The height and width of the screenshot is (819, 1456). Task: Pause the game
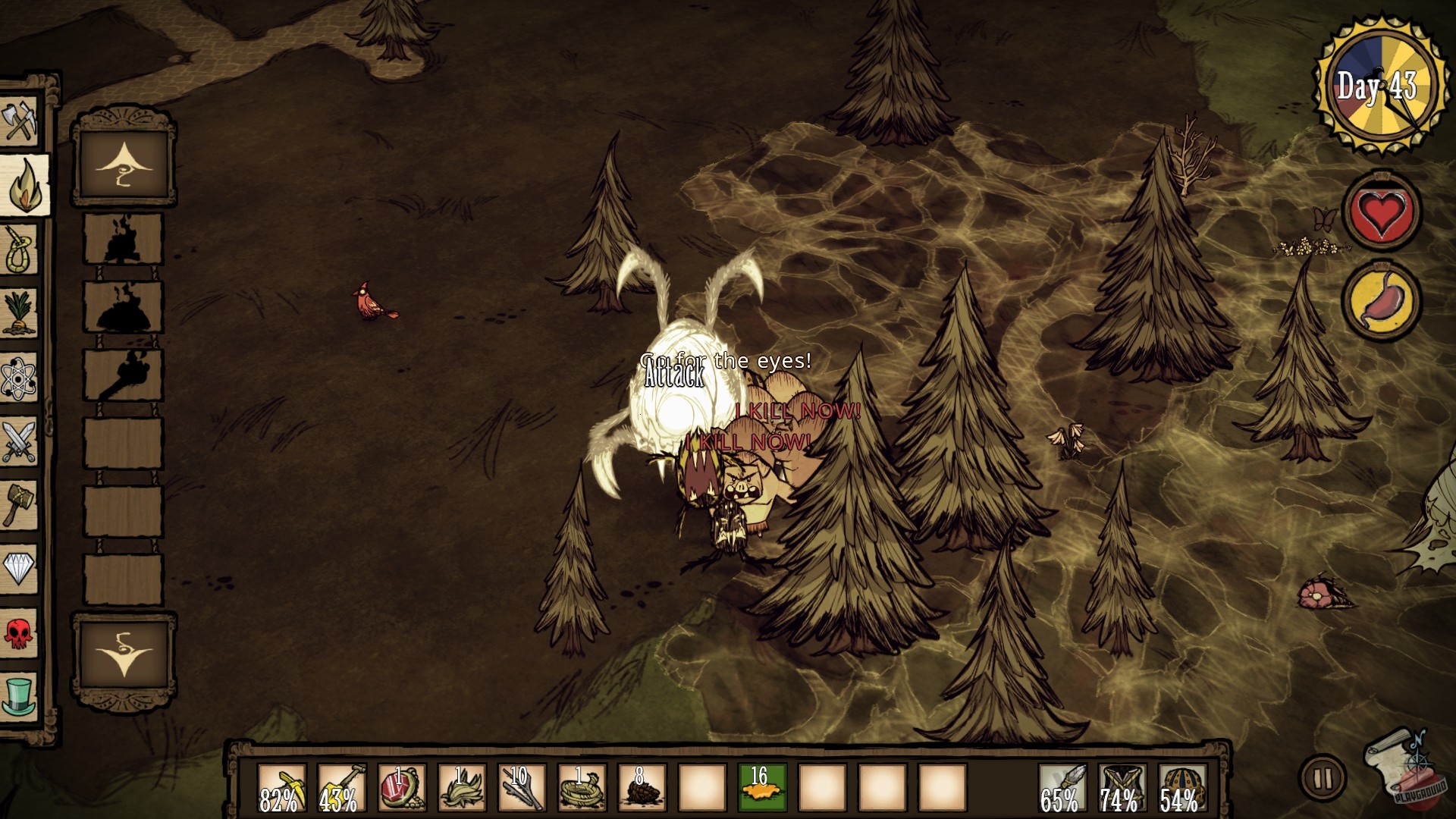coord(1323,778)
